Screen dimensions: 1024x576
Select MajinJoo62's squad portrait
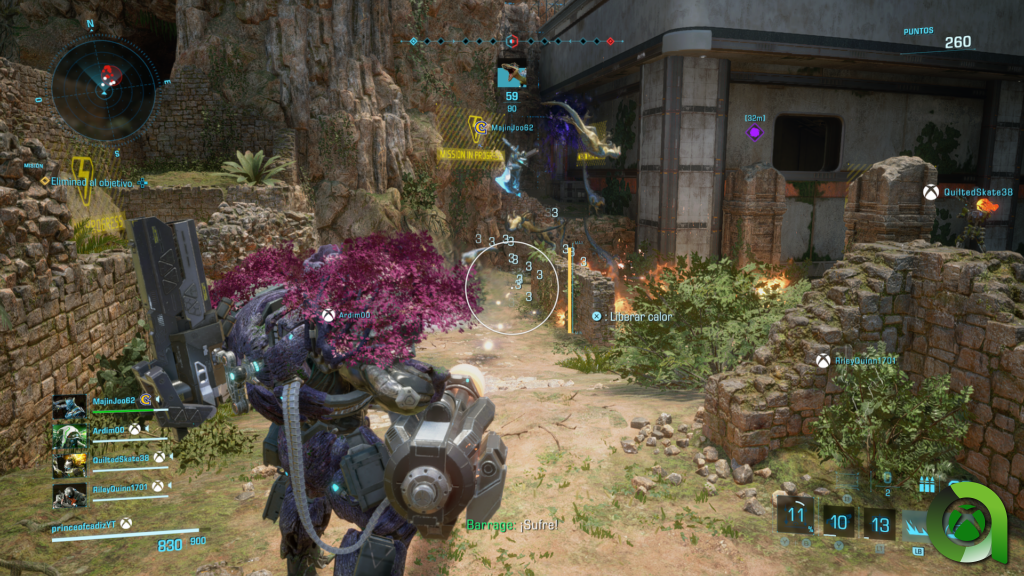point(70,407)
